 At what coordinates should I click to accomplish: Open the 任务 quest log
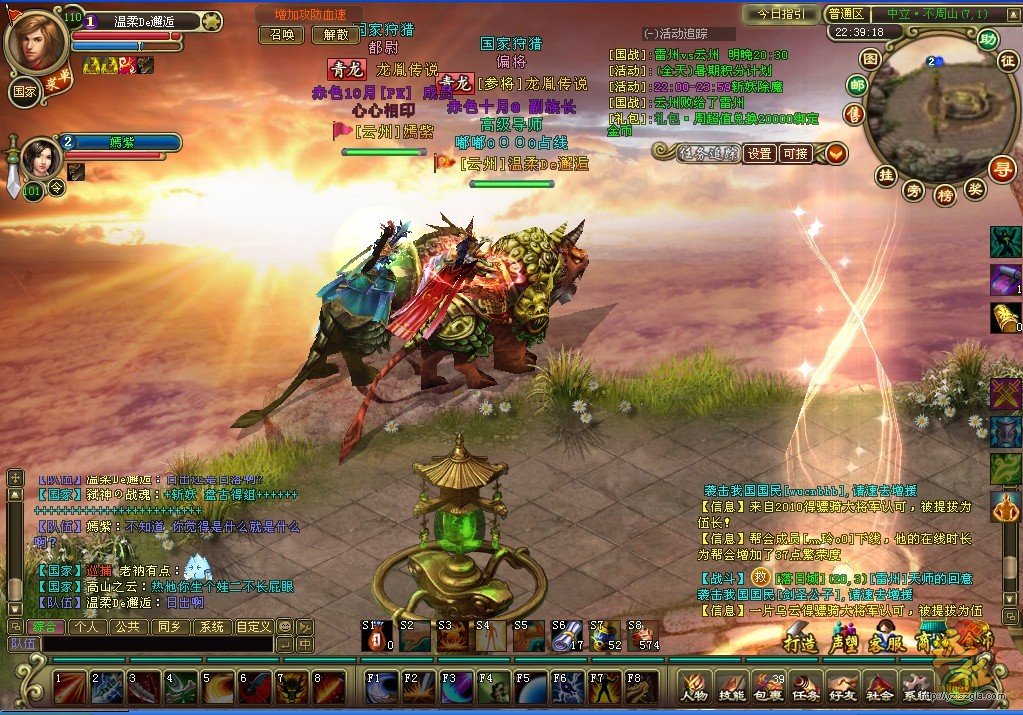pos(806,687)
